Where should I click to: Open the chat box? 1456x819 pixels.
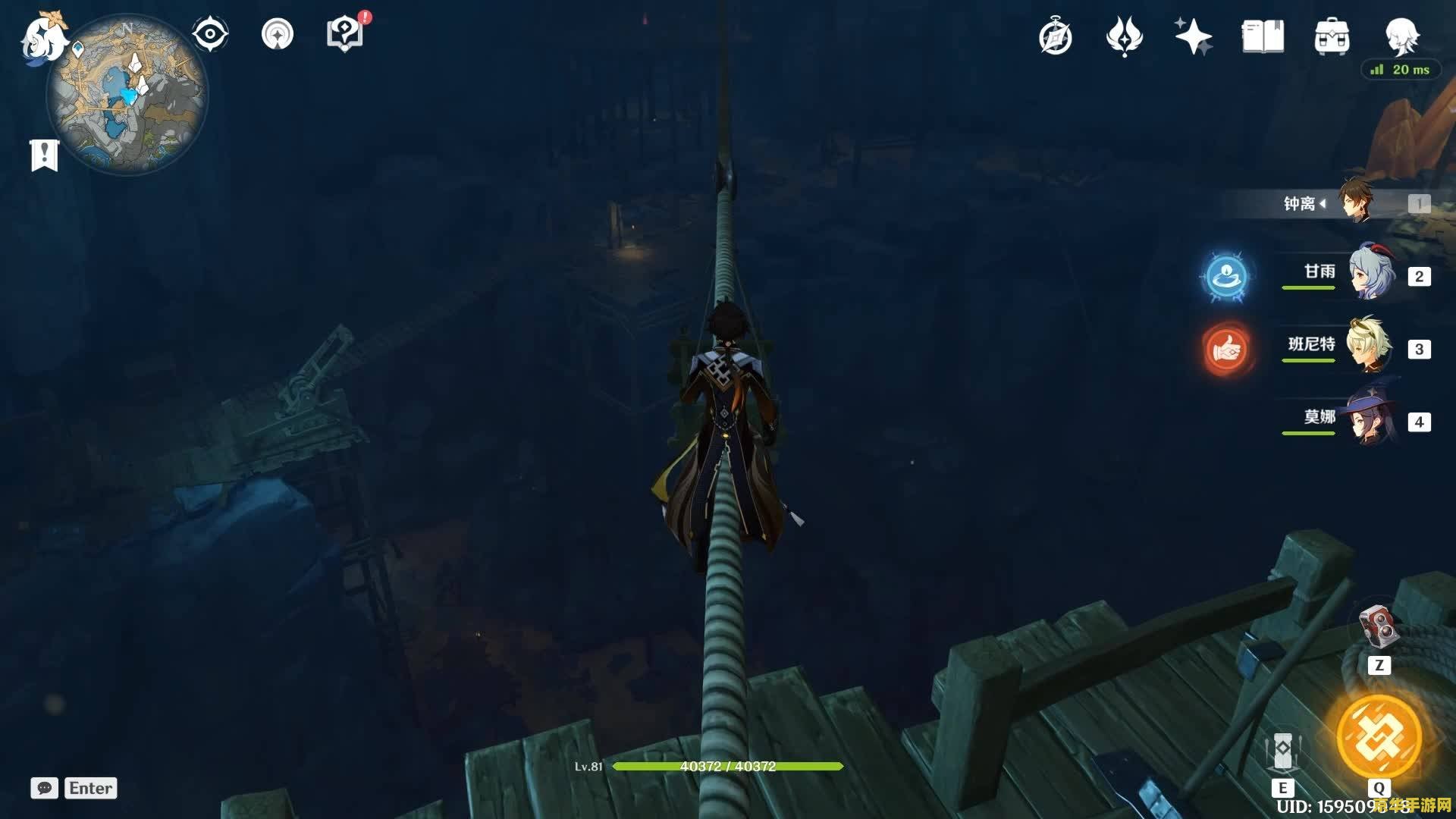tap(44, 788)
